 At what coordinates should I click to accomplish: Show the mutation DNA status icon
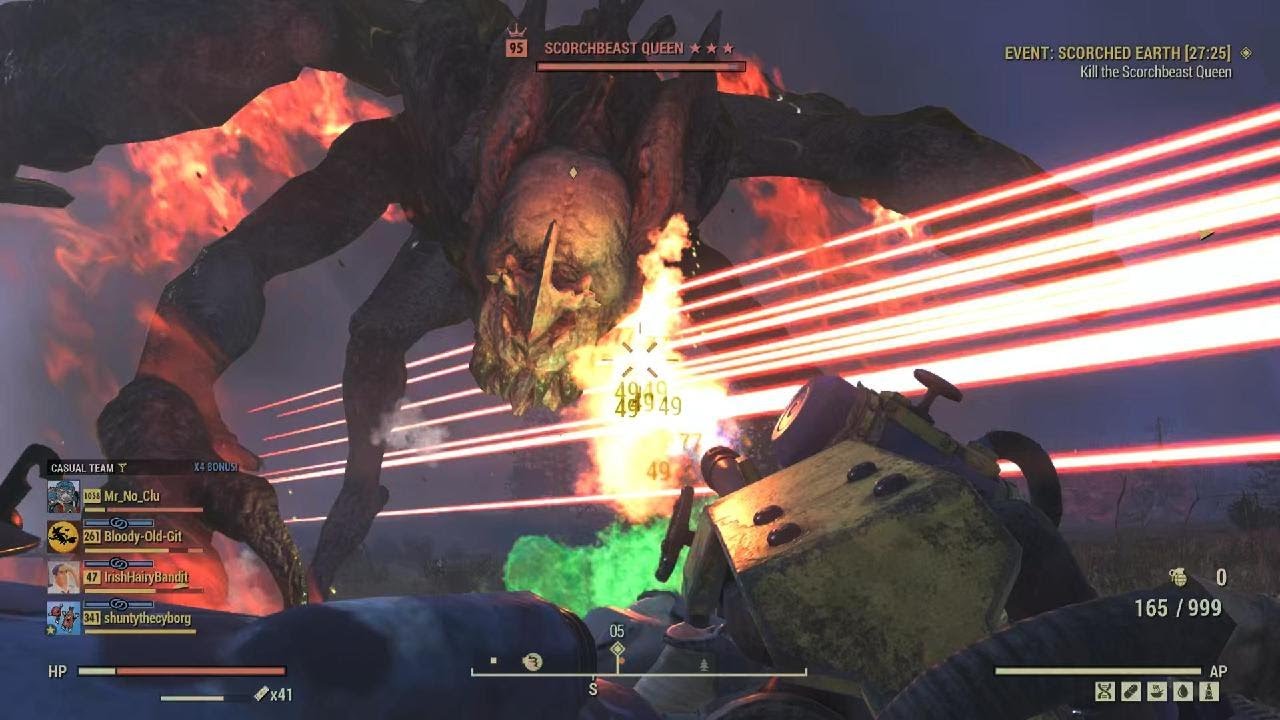1105,691
